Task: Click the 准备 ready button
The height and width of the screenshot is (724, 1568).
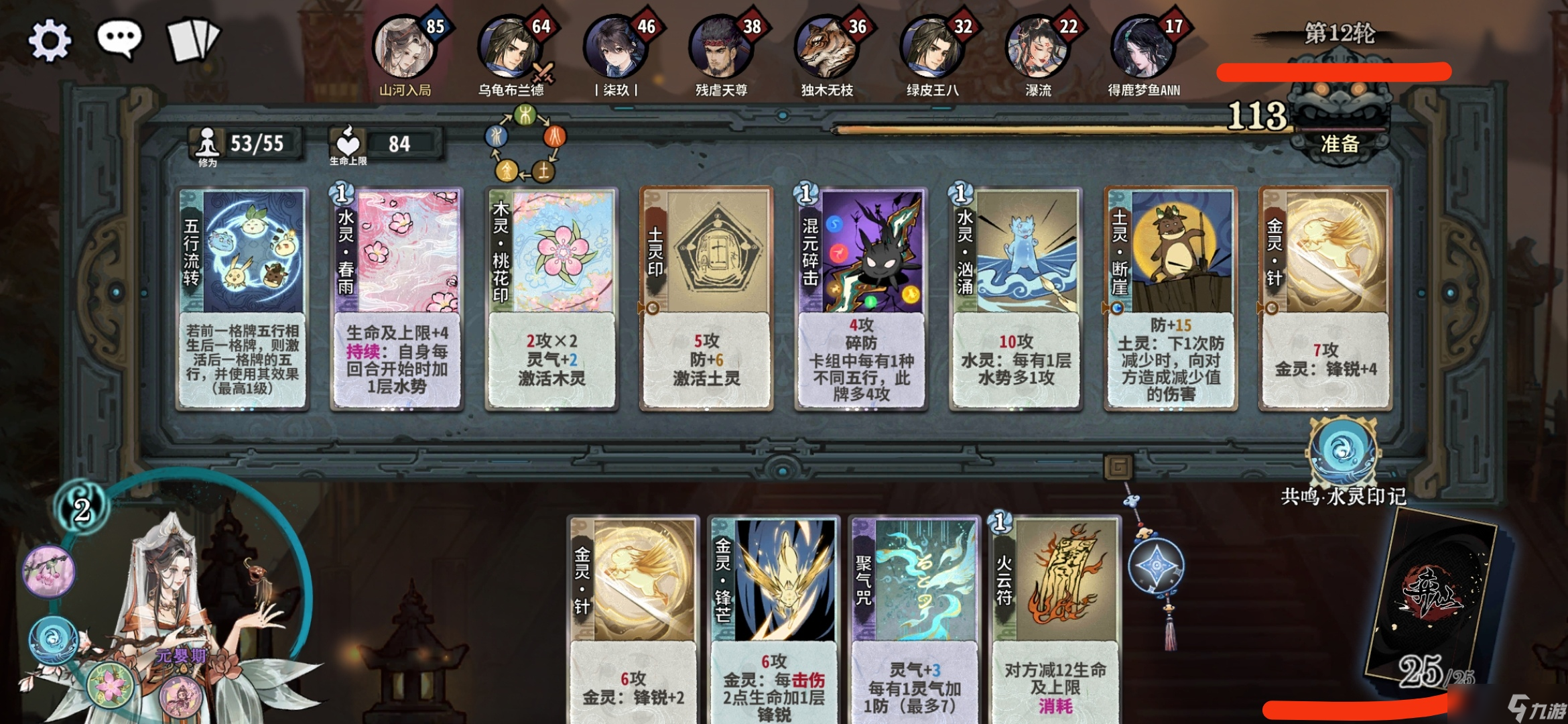Action: (1340, 143)
